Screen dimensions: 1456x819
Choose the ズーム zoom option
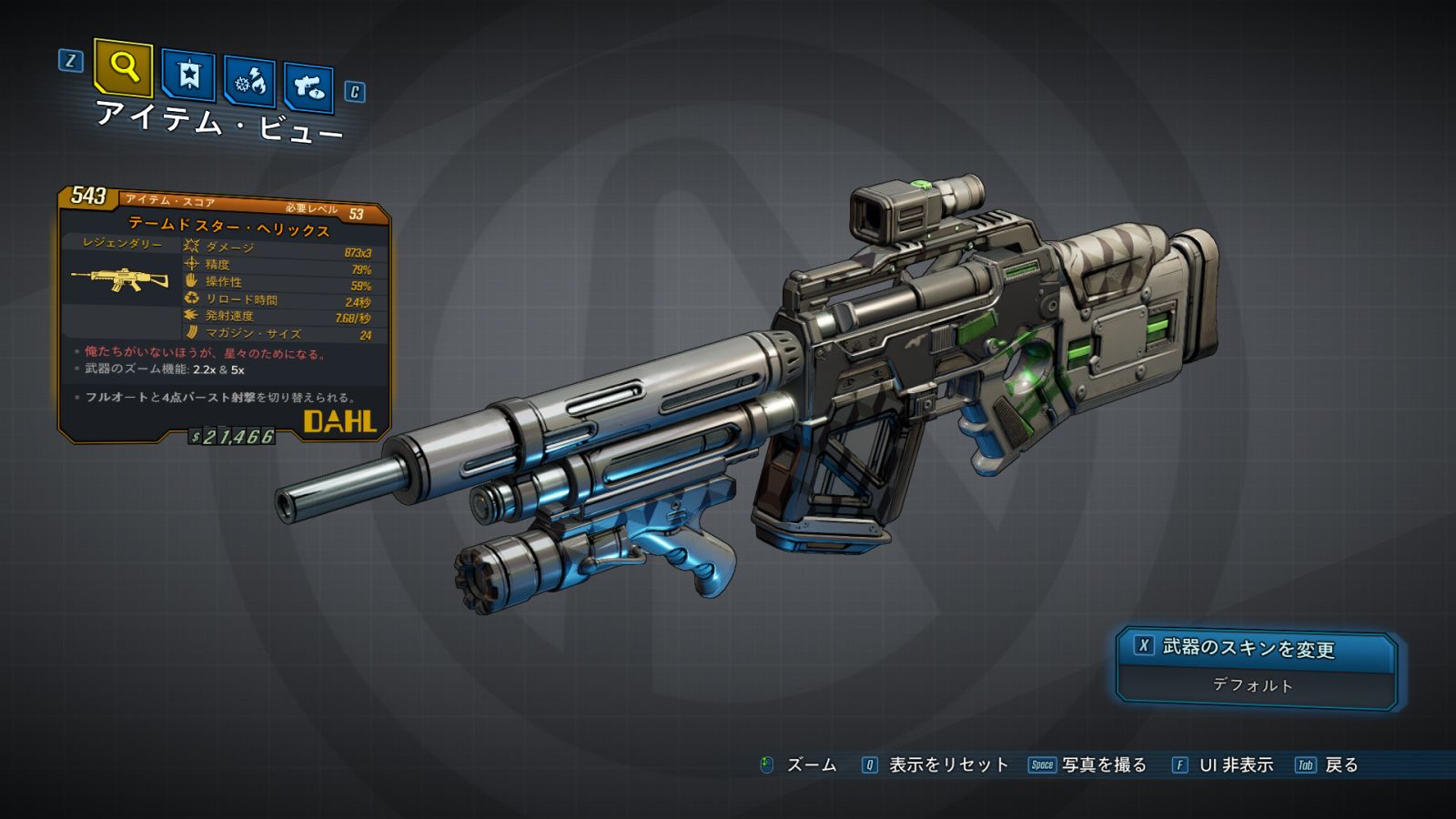click(x=810, y=765)
